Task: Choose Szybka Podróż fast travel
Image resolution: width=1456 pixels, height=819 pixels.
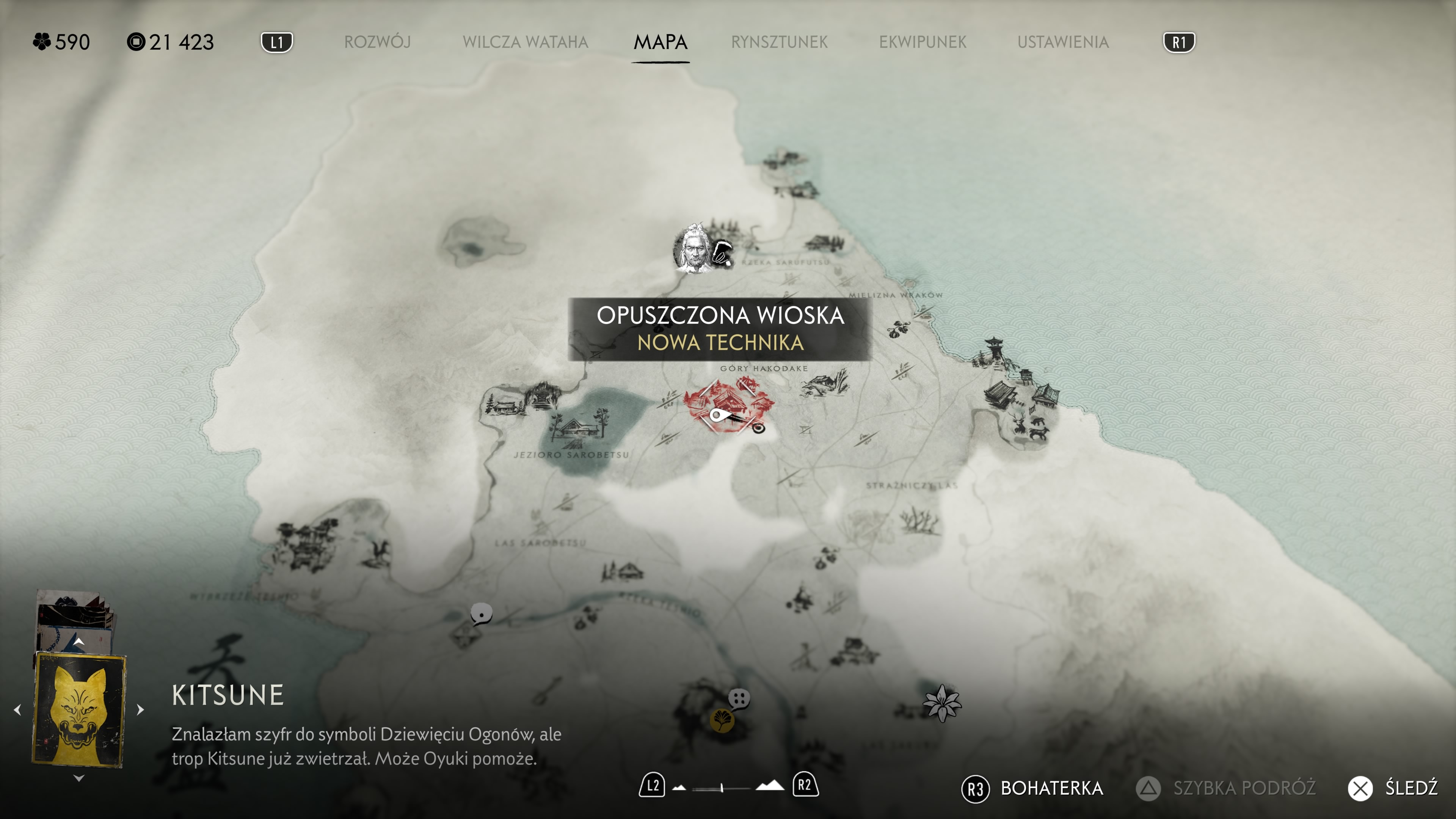Action: [1226, 788]
